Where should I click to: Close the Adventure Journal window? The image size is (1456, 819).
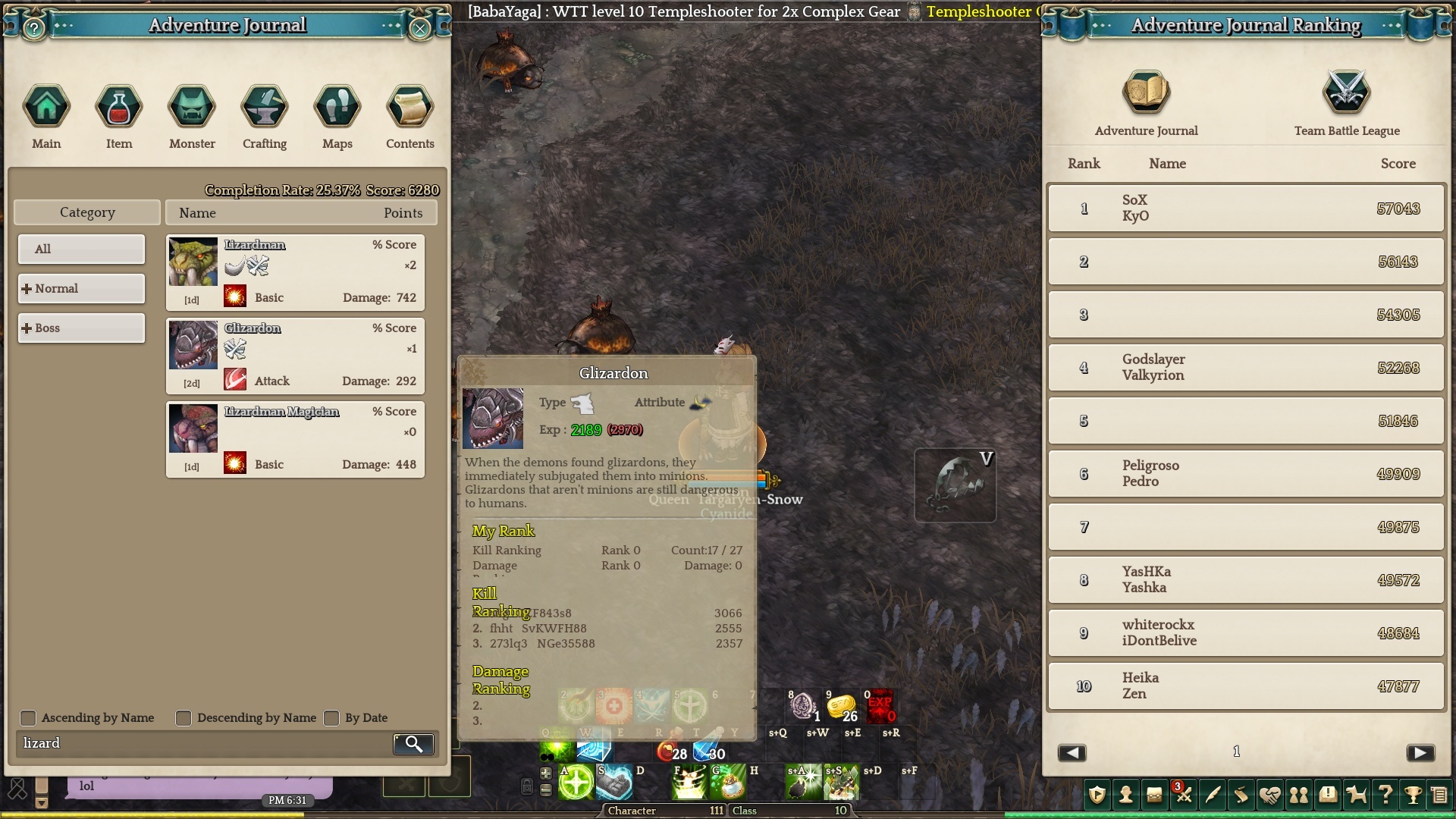pos(420,29)
